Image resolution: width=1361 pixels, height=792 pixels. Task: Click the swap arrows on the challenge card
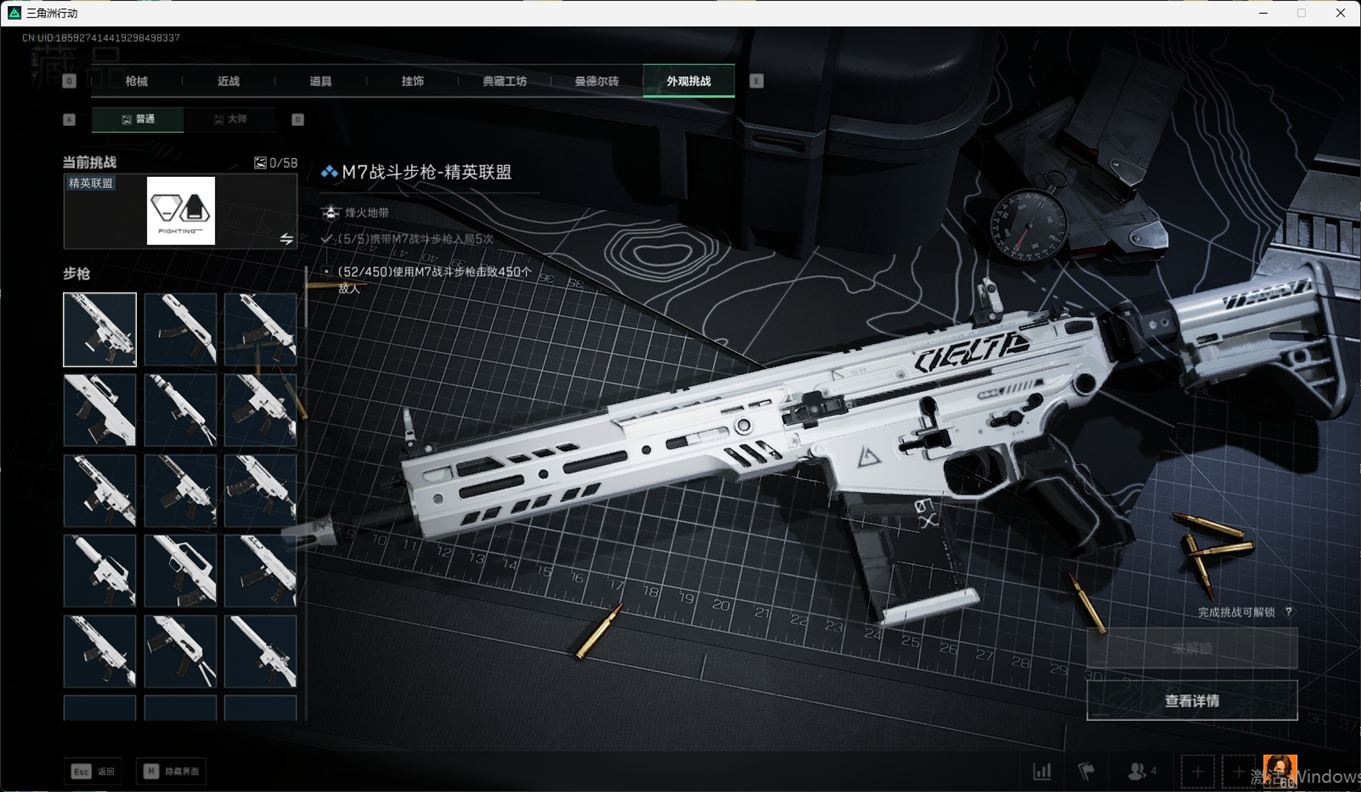pos(286,239)
